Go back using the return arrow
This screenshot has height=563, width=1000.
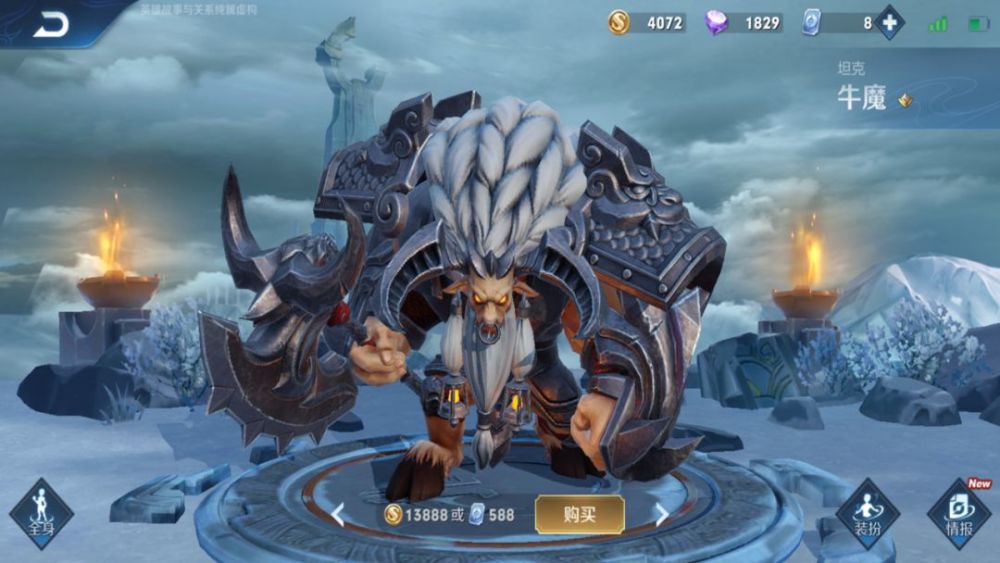click(50, 24)
